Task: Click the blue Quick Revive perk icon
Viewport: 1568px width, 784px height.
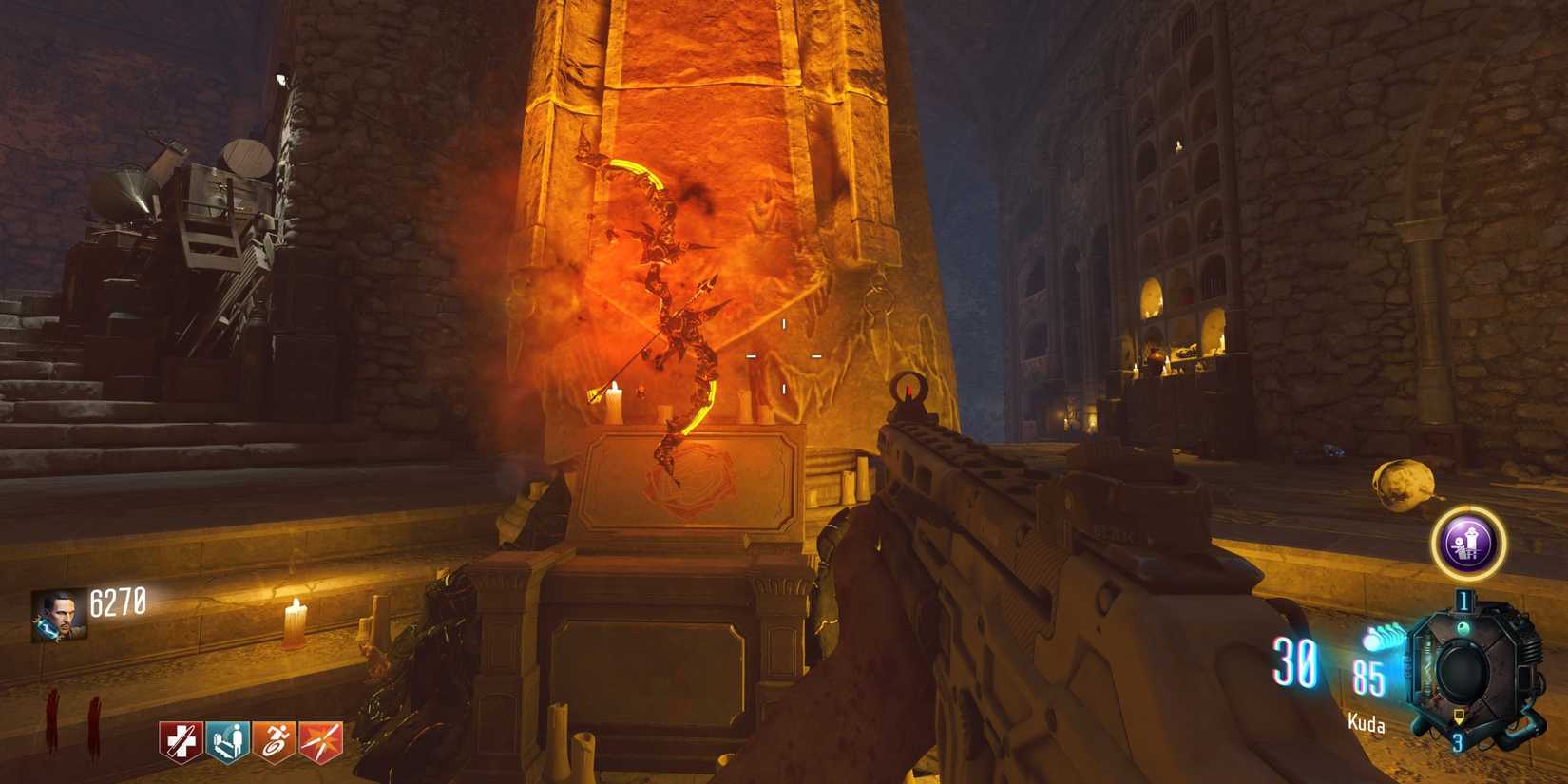Action: coord(226,741)
